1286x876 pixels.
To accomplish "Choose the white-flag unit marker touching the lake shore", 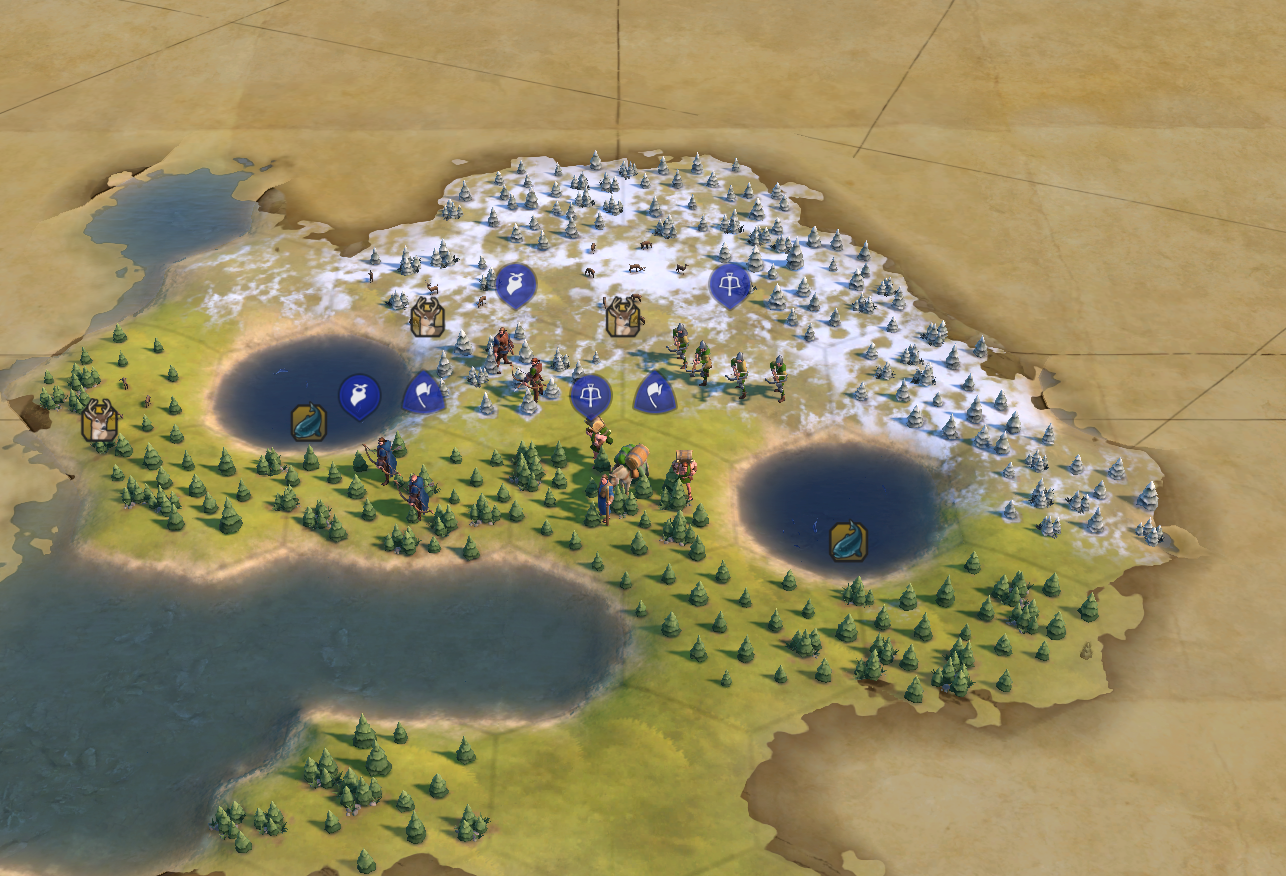I will [423, 393].
